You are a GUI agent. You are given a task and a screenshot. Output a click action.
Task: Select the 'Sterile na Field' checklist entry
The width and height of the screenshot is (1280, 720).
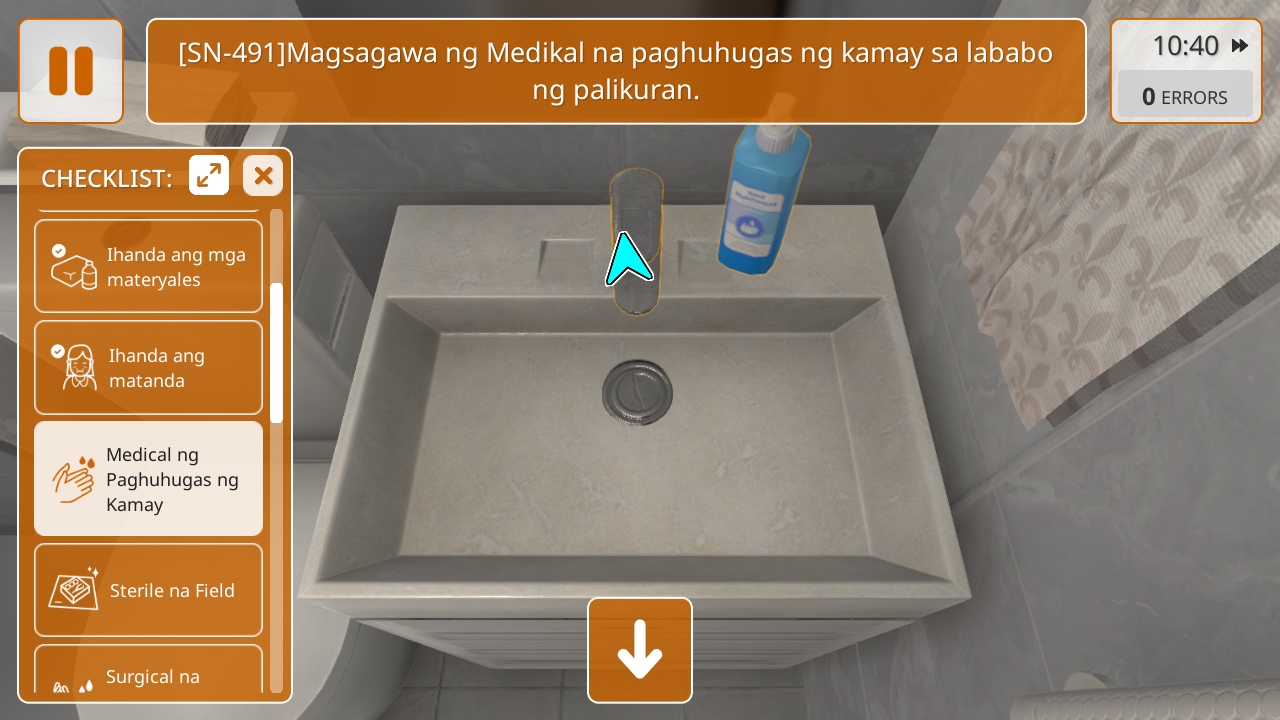point(148,590)
